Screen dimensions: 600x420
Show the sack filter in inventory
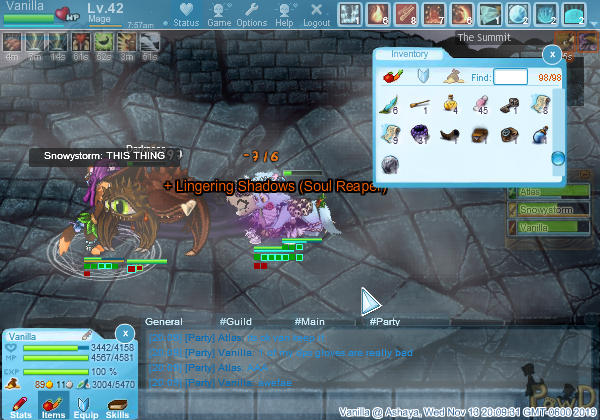452,77
